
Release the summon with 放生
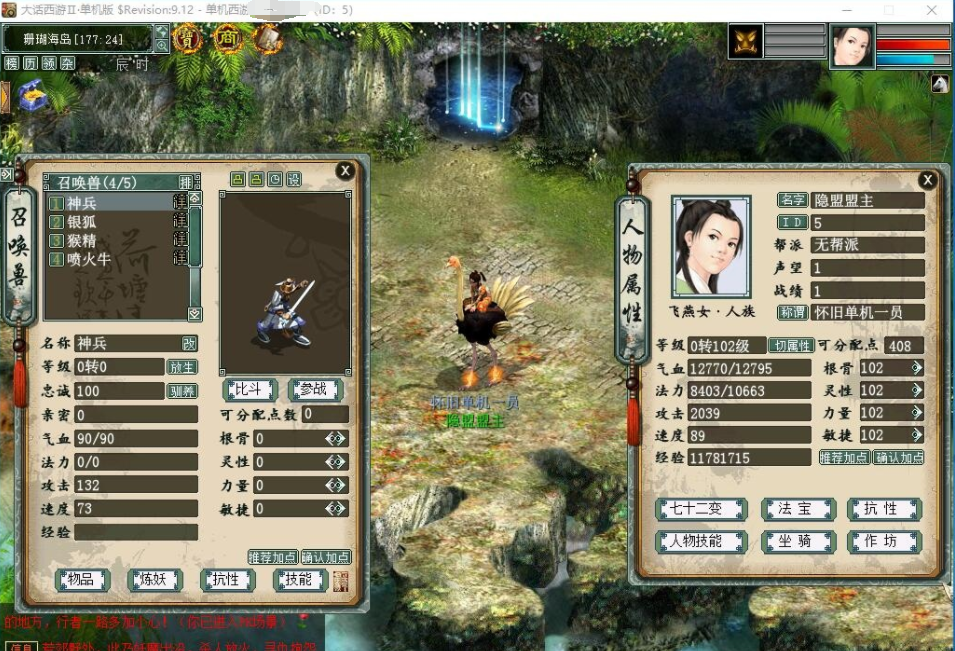(181, 367)
